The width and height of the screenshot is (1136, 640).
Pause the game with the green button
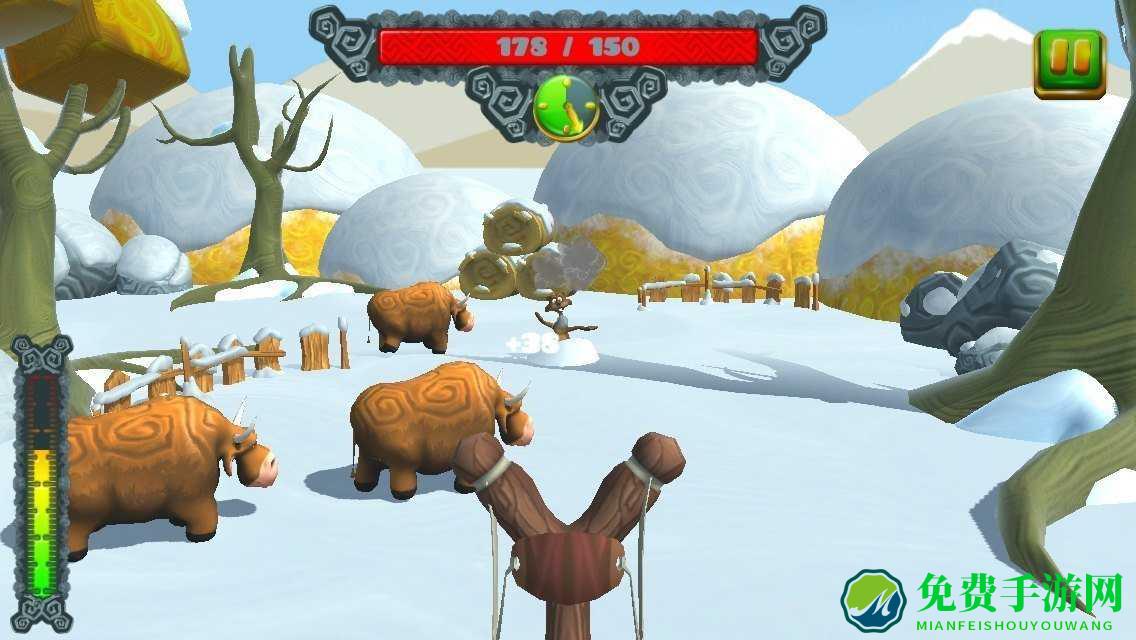tap(1069, 63)
